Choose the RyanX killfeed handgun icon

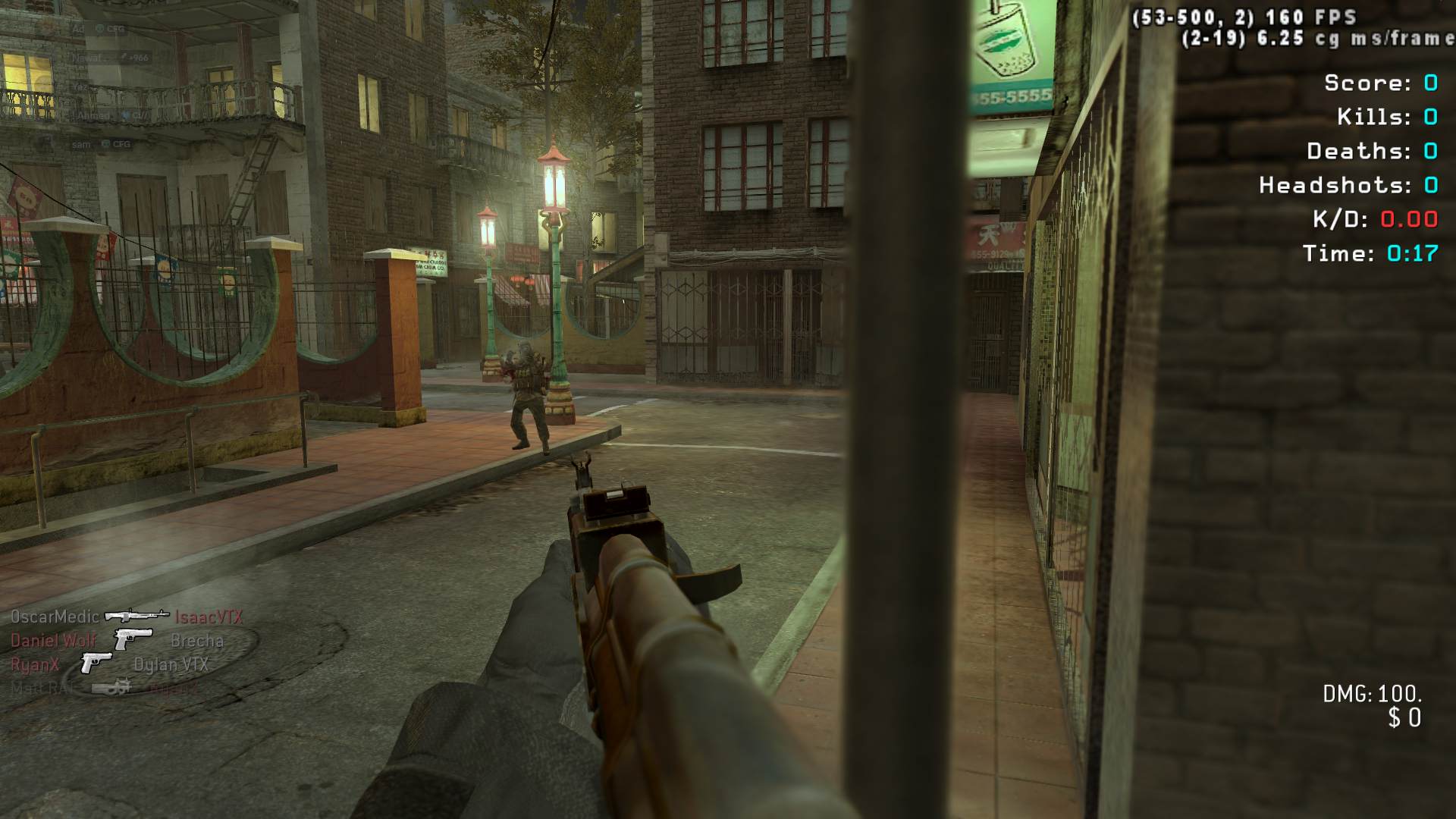95,664
